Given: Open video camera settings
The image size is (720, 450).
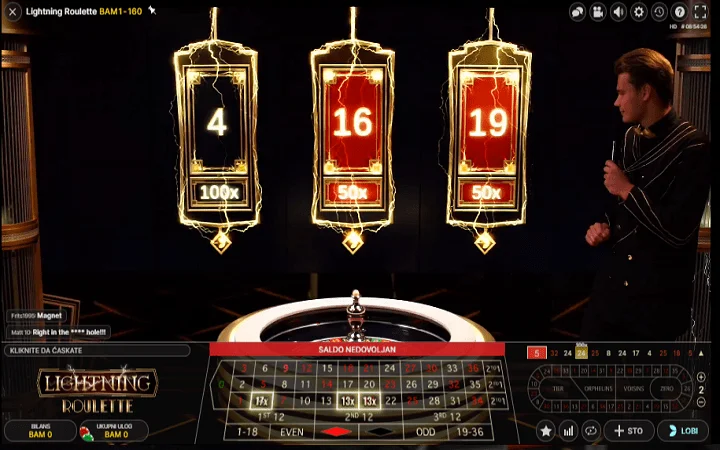Looking at the screenshot, I should pyautogui.click(x=598, y=12).
